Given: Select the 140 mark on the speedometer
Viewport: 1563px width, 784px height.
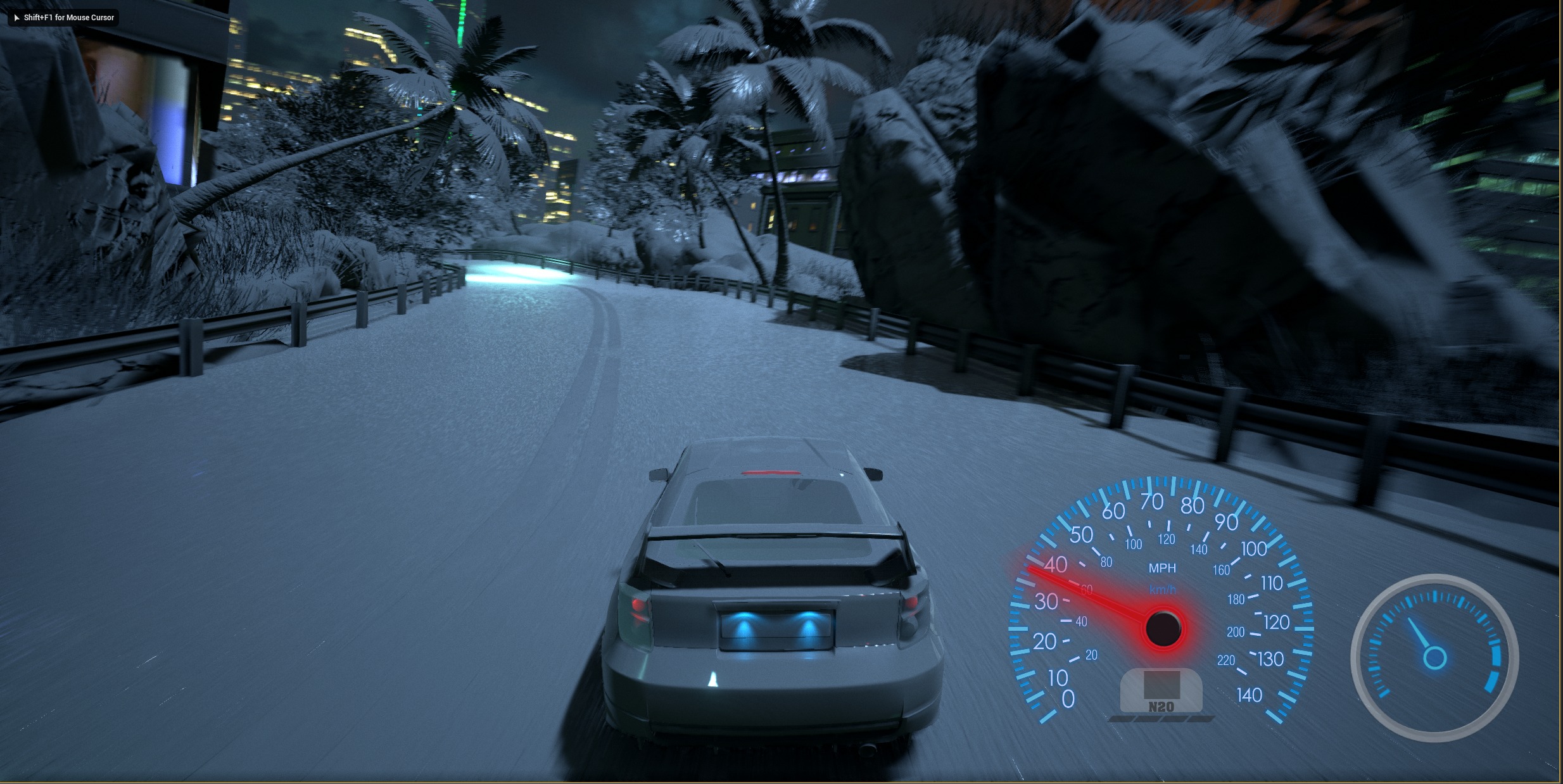Looking at the screenshot, I should 1249,695.
